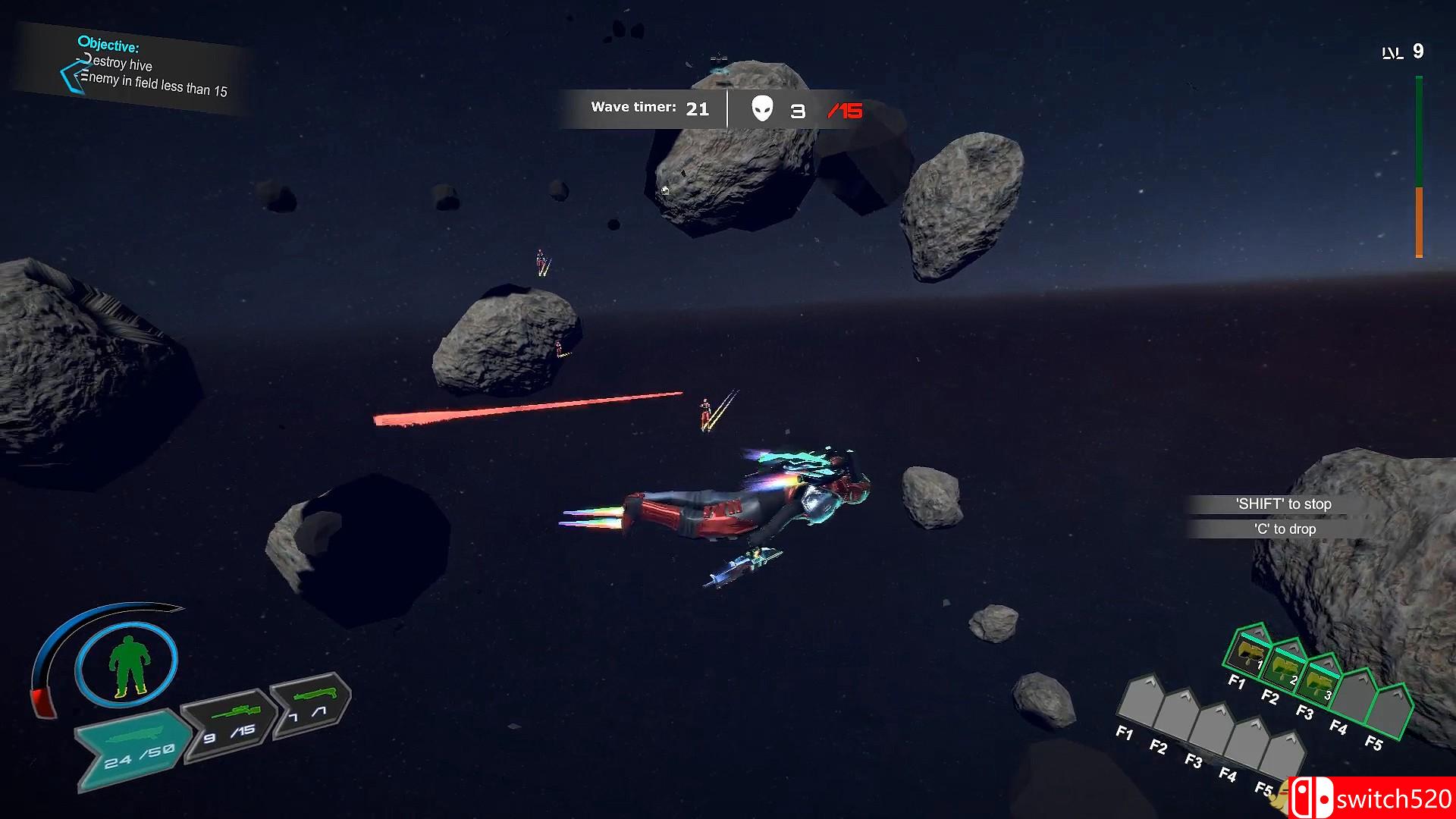The image size is (1456, 819).
Task: Select the active teal rifle weapon slot
Action: [133, 748]
